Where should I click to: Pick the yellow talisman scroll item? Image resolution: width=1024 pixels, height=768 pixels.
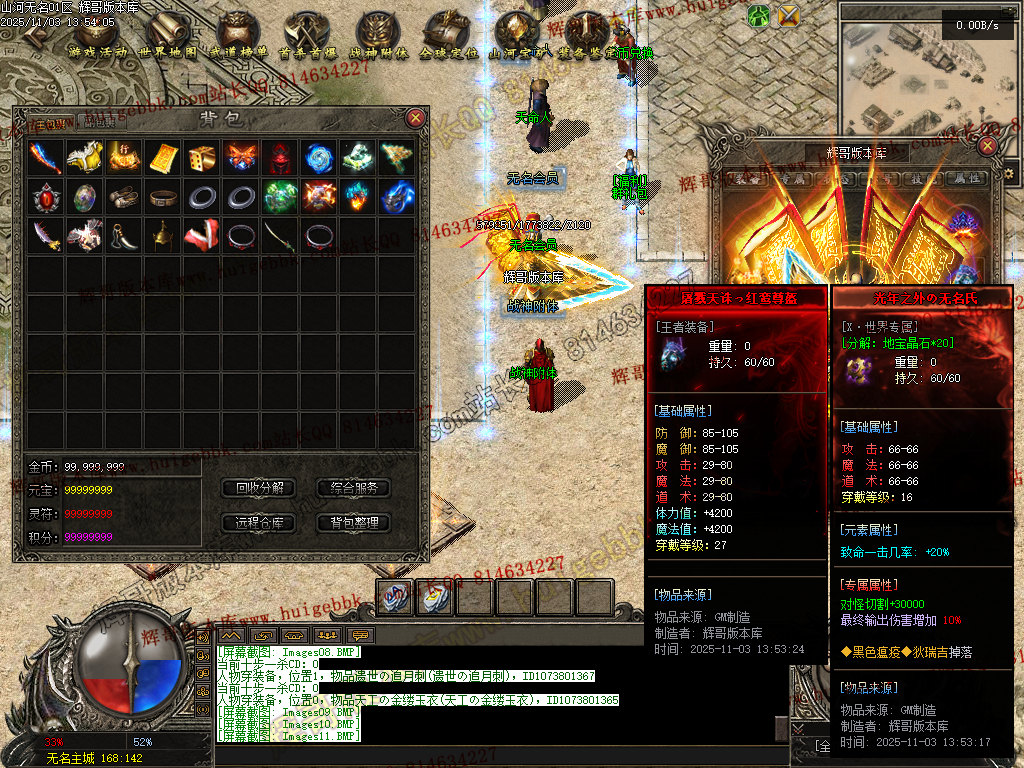click(163, 157)
